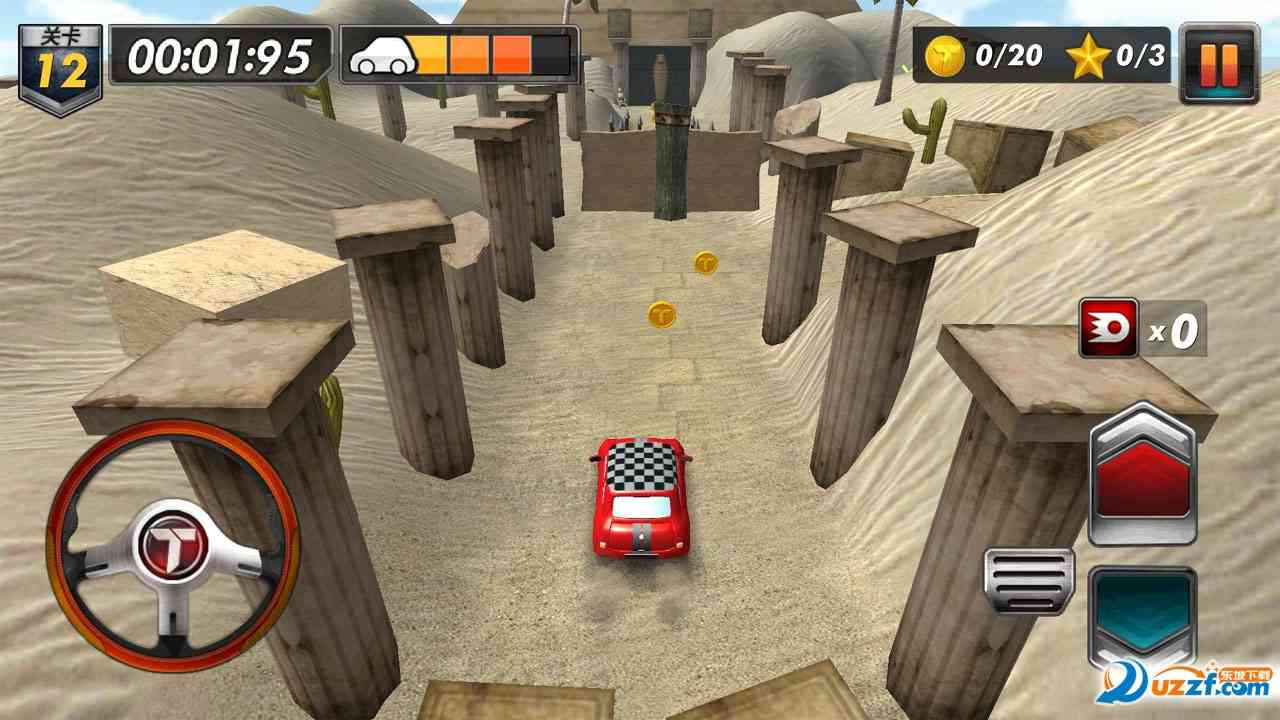Pause the game with the orange button
Viewport: 1280px width, 720px height.
pyautogui.click(x=1218, y=63)
